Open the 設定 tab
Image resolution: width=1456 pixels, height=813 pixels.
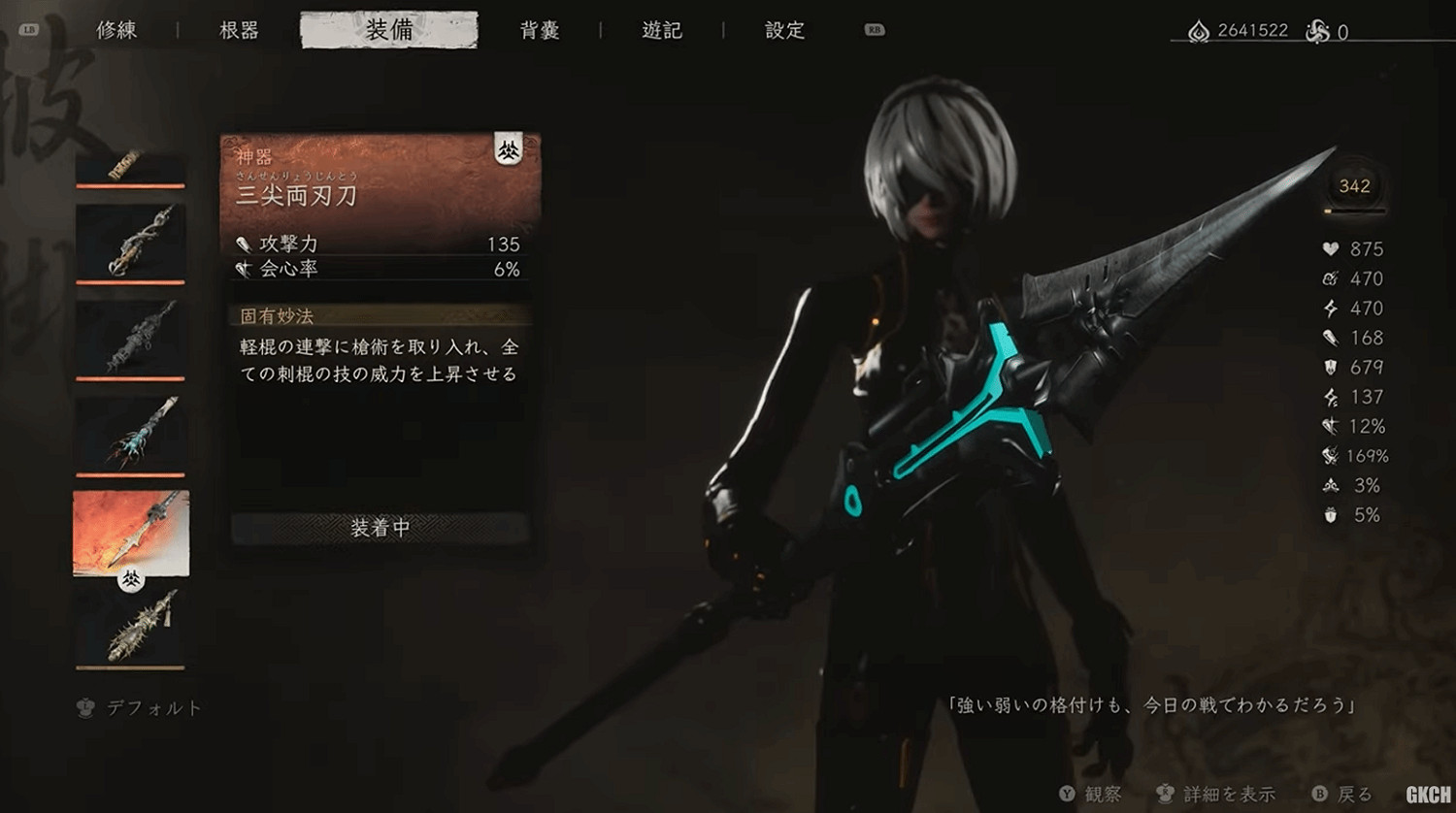[x=784, y=30]
